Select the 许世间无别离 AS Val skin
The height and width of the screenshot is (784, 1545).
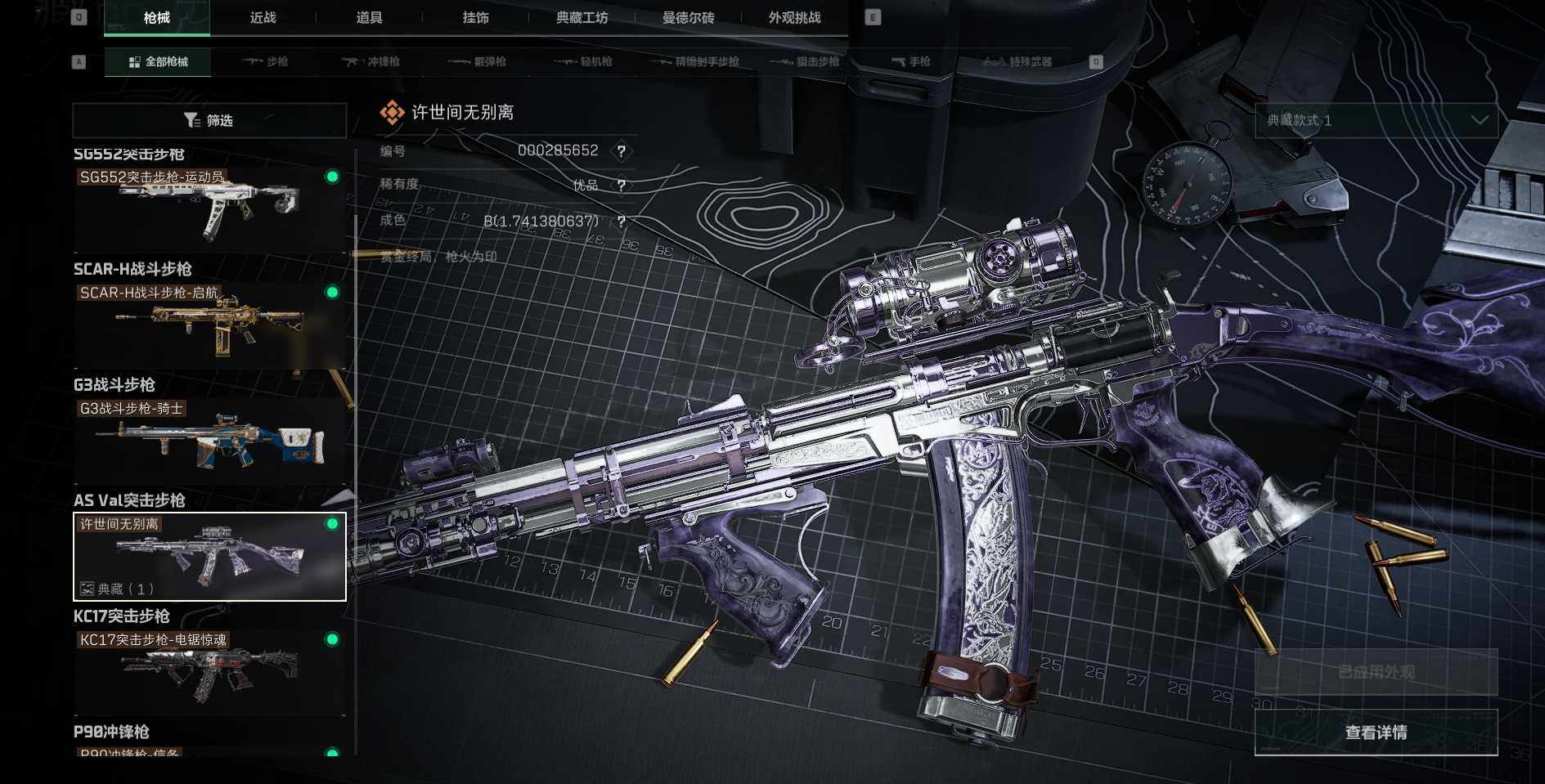tap(209, 557)
